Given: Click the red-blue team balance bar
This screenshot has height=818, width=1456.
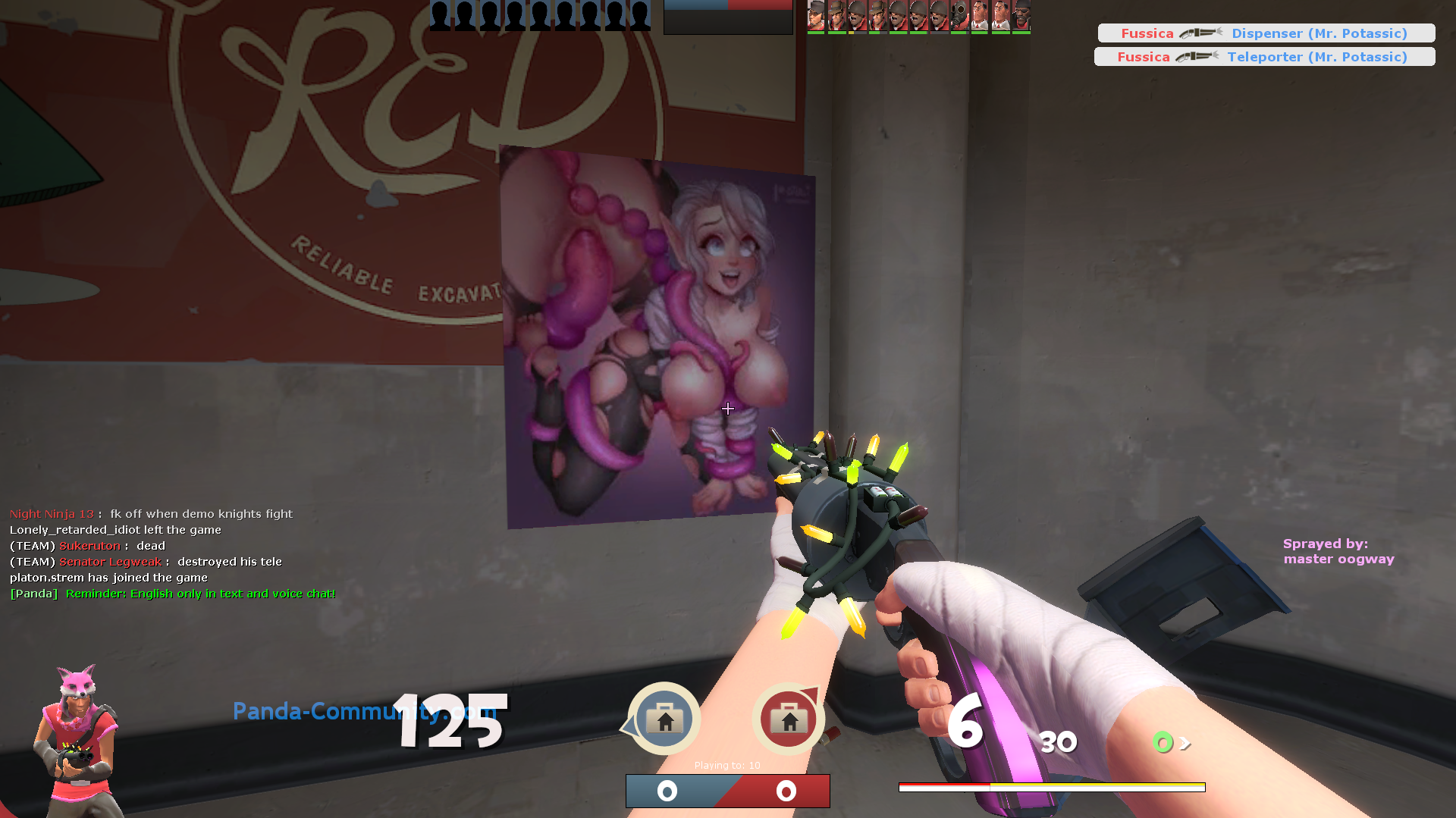Looking at the screenshot, I should (727, 790).
